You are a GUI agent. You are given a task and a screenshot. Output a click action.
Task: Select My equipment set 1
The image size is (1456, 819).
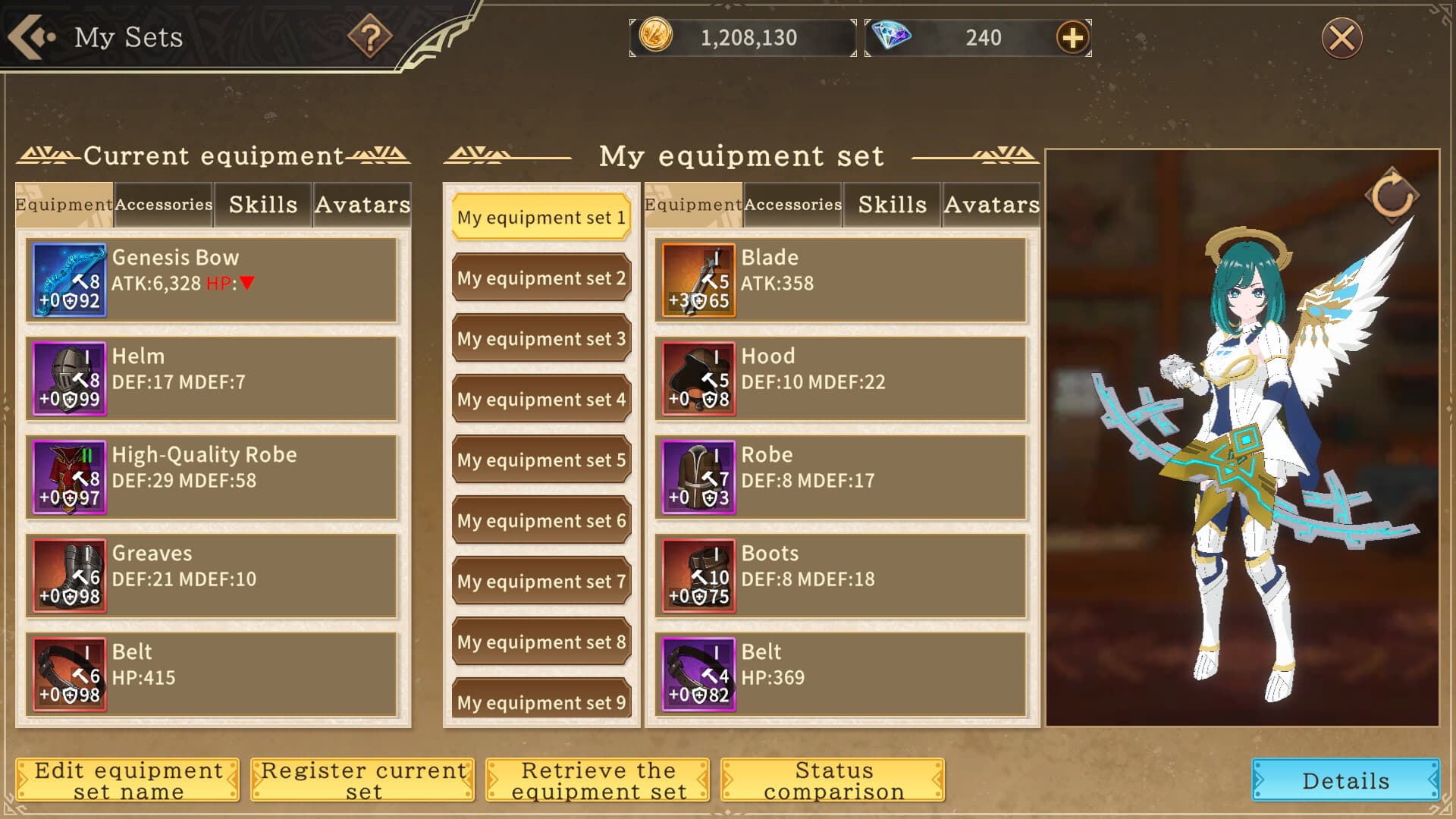(541, 218)
